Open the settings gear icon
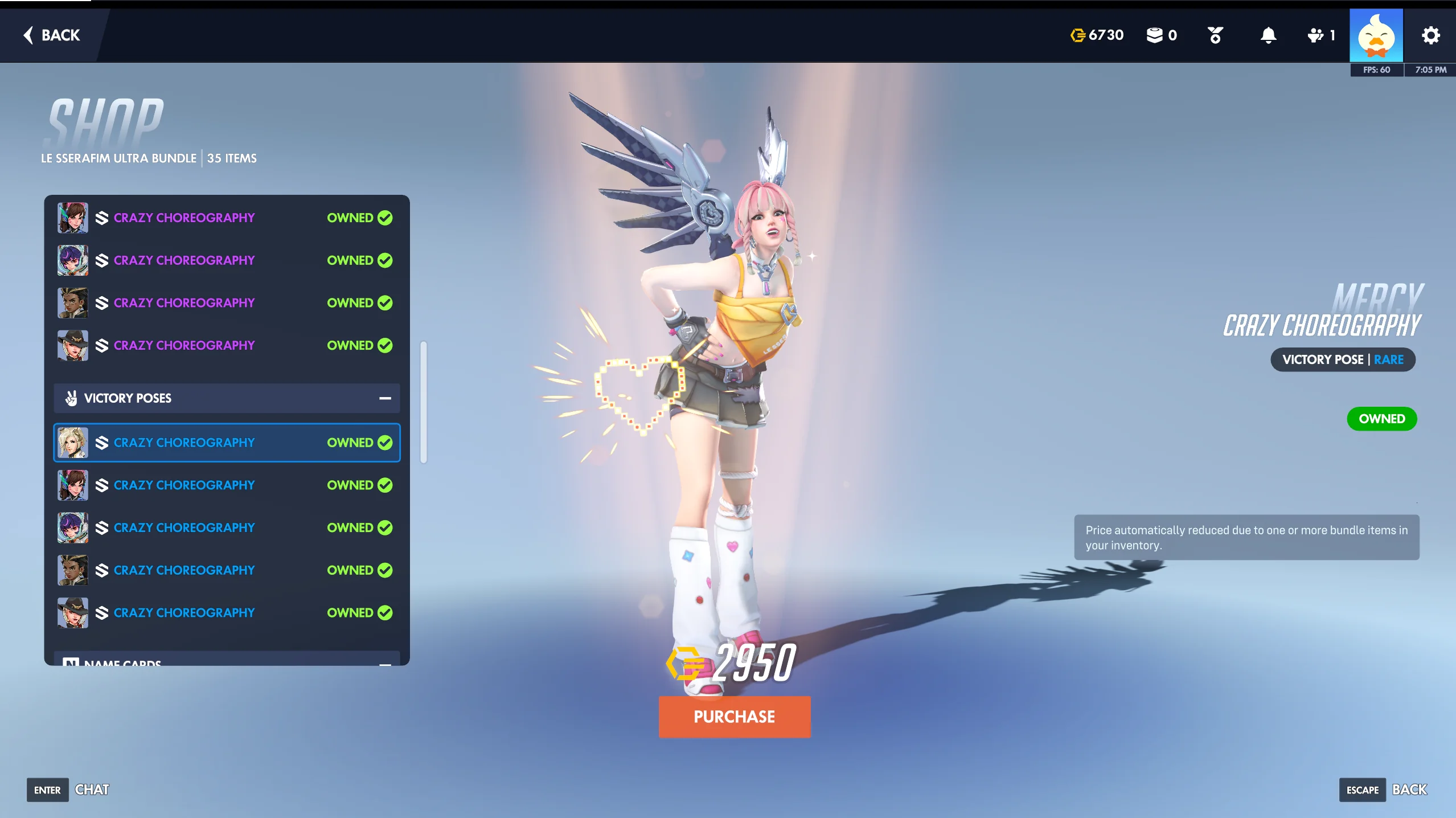1456x818 pixels. pos(1430,35)
